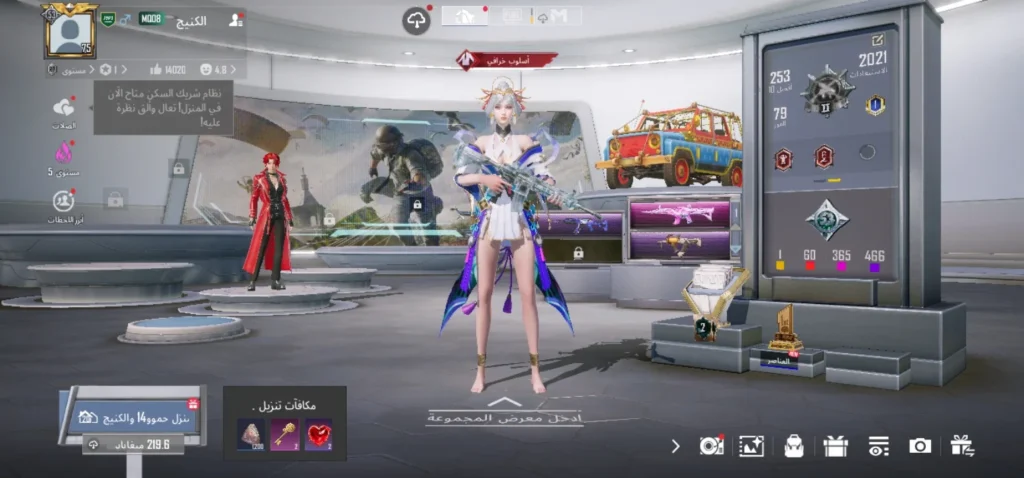Click the cloud upload icon
The width and height of the screenshot is (1024, 478).
pos(416,20)
